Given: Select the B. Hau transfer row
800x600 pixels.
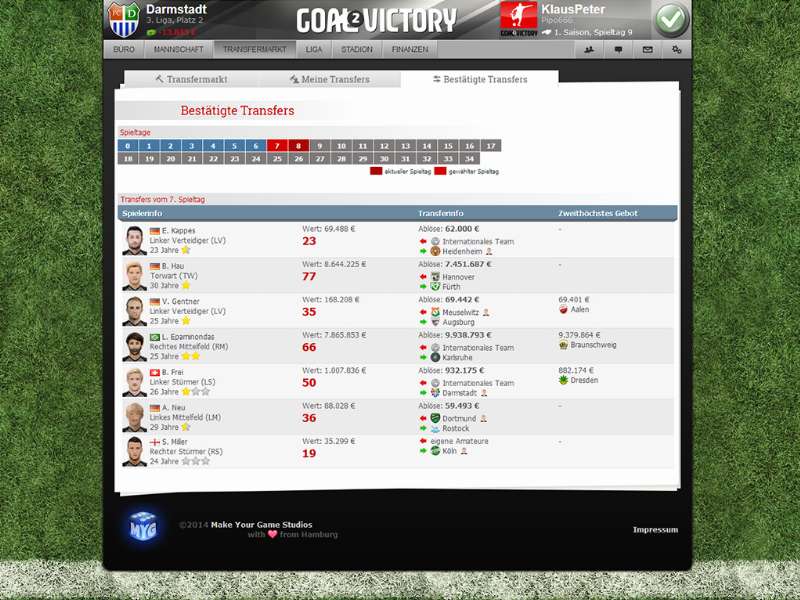Looking at the screenshot, I should point(398,275).
